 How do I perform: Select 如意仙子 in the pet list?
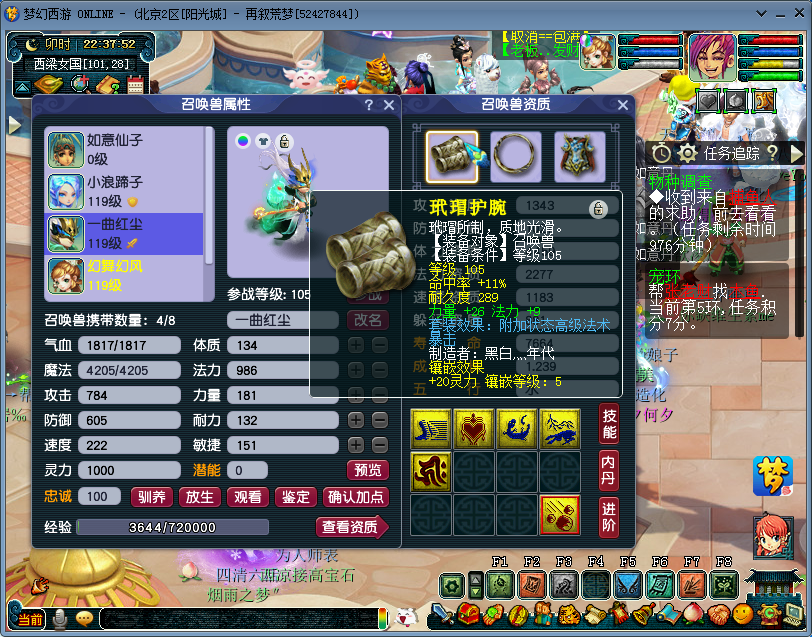124,149
